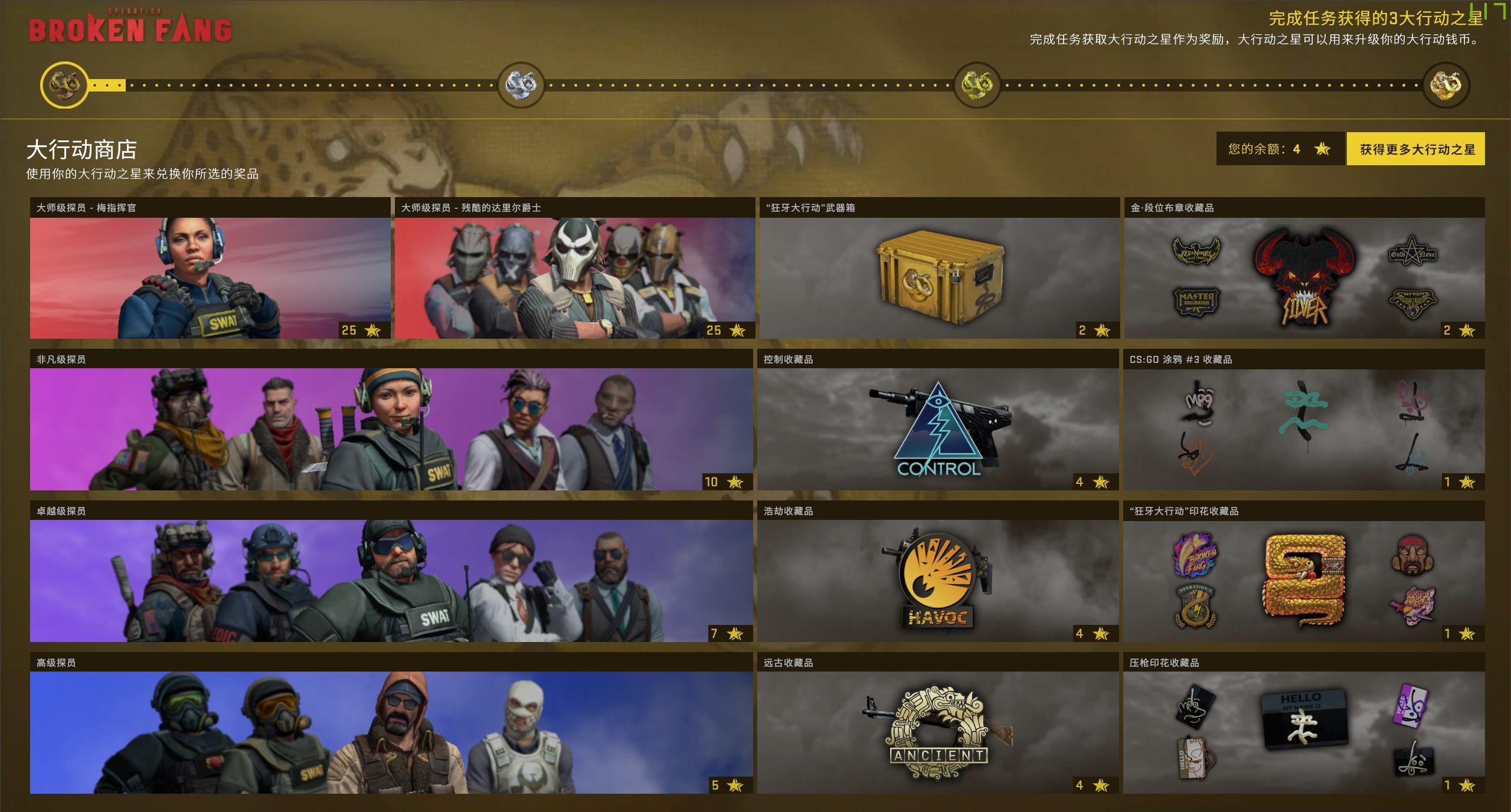Select the diamond coin at progress end

[x=1445, y=85]
